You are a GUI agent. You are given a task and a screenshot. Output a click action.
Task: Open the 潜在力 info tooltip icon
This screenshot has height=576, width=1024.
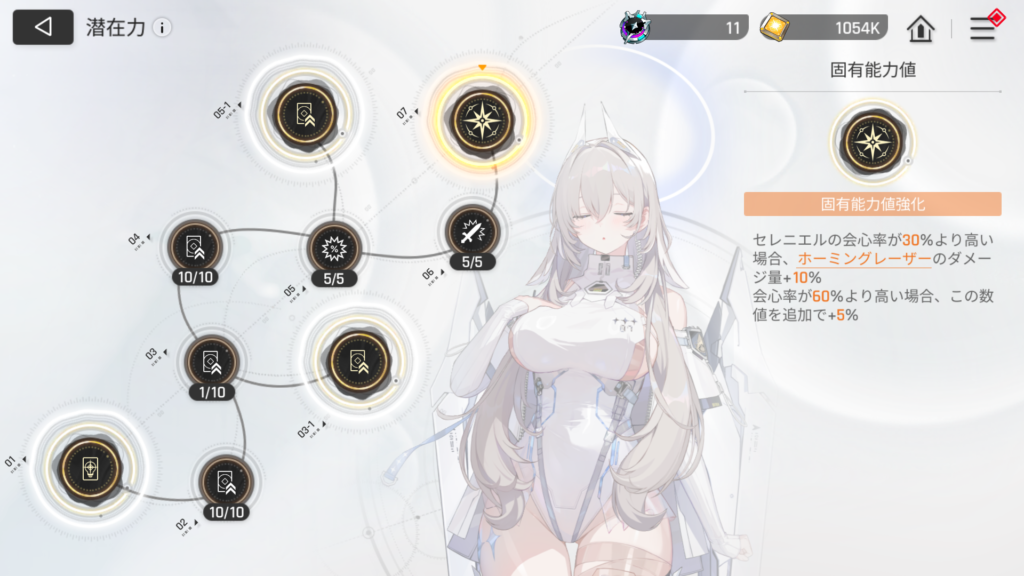coord(162,28)
